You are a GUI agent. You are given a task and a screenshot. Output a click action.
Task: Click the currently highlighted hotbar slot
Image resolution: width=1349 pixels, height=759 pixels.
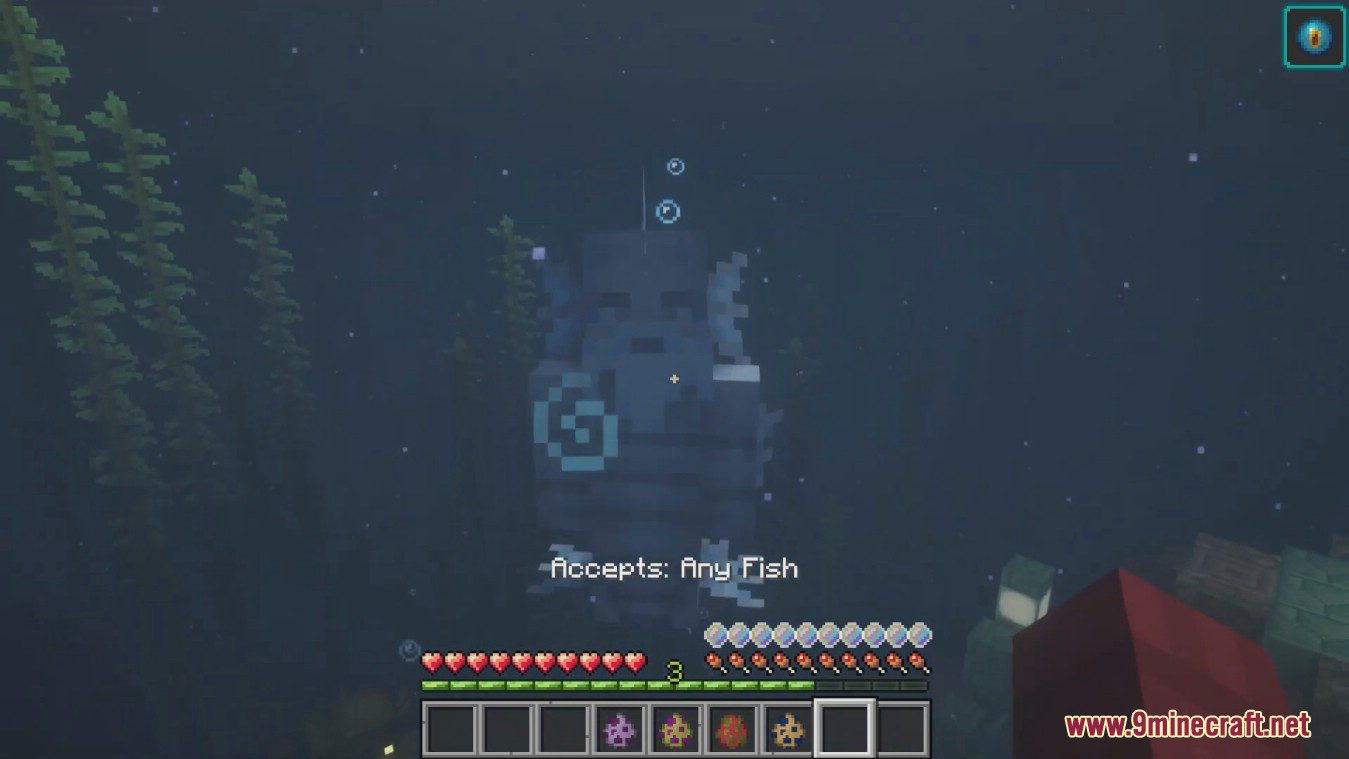pyautogui.click(x=845, y=730)
